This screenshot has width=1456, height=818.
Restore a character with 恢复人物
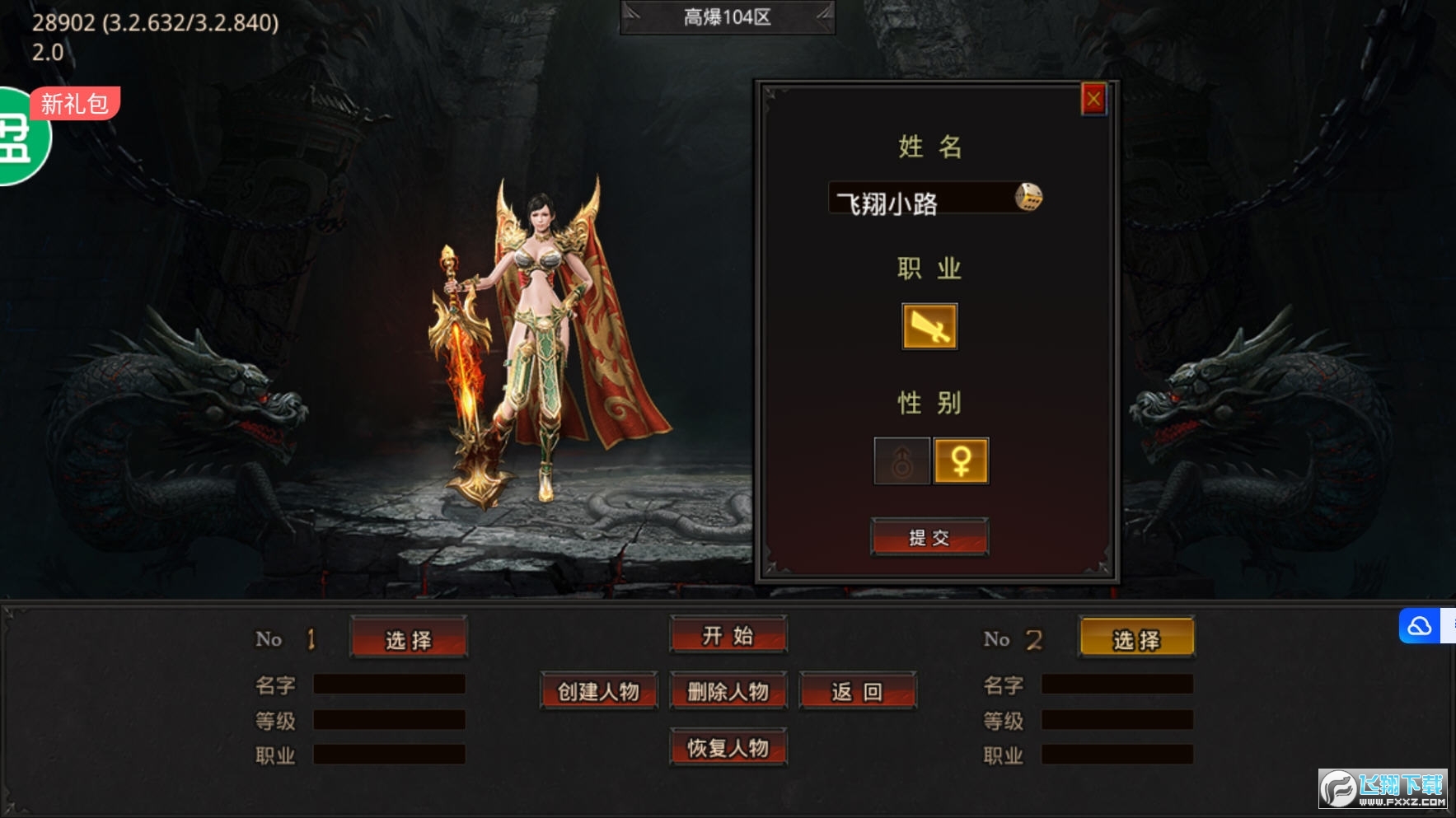pyautogui.click(x=728, y=747)
